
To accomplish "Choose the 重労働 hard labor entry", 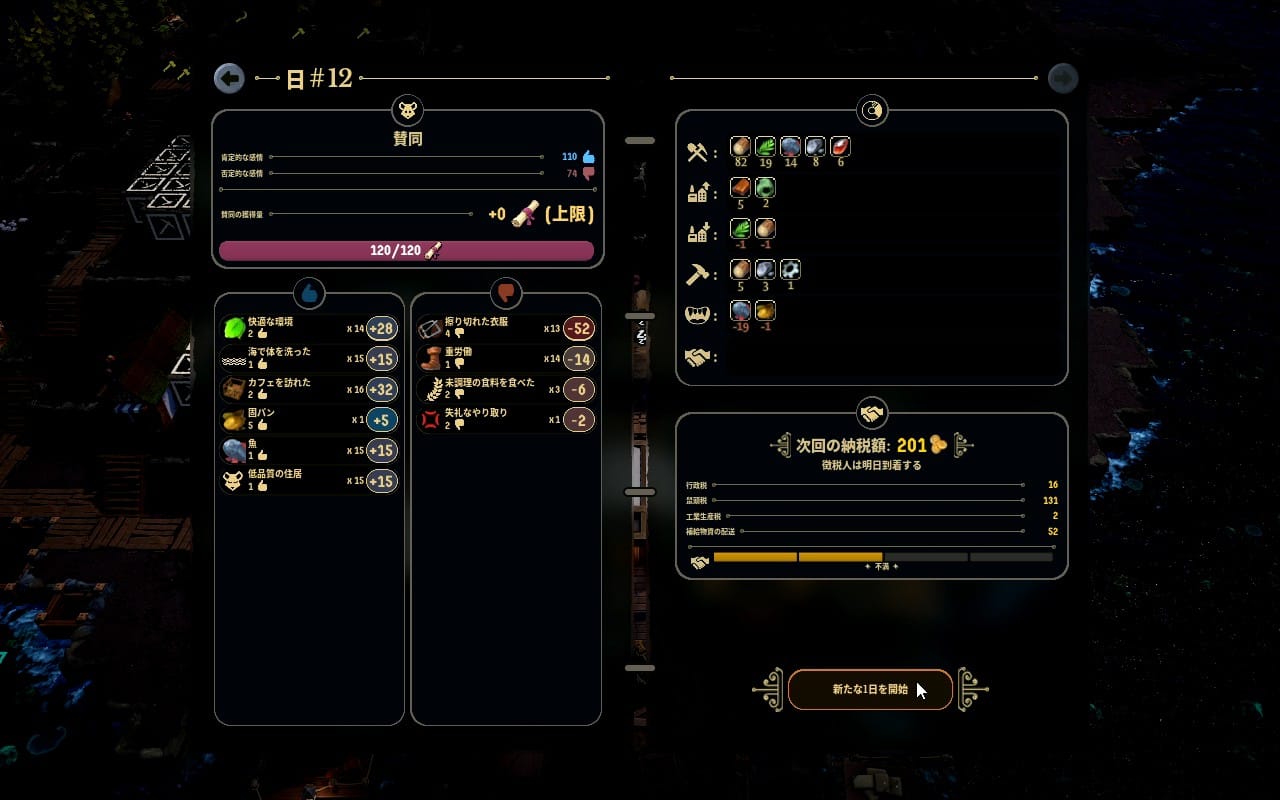I will [x=505, y=358].
